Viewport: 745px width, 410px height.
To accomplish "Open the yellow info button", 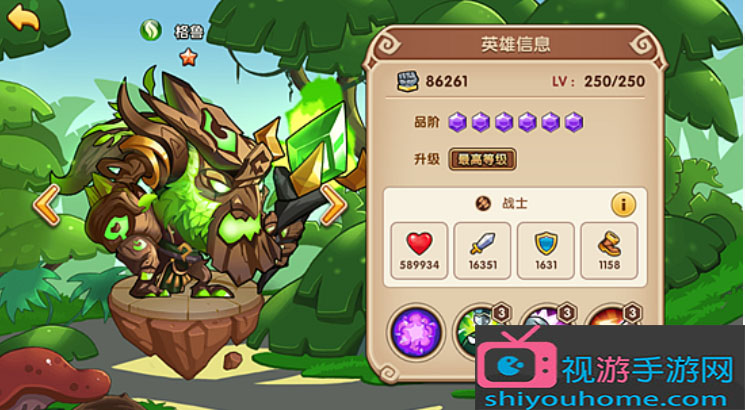I will pos(622,204).
